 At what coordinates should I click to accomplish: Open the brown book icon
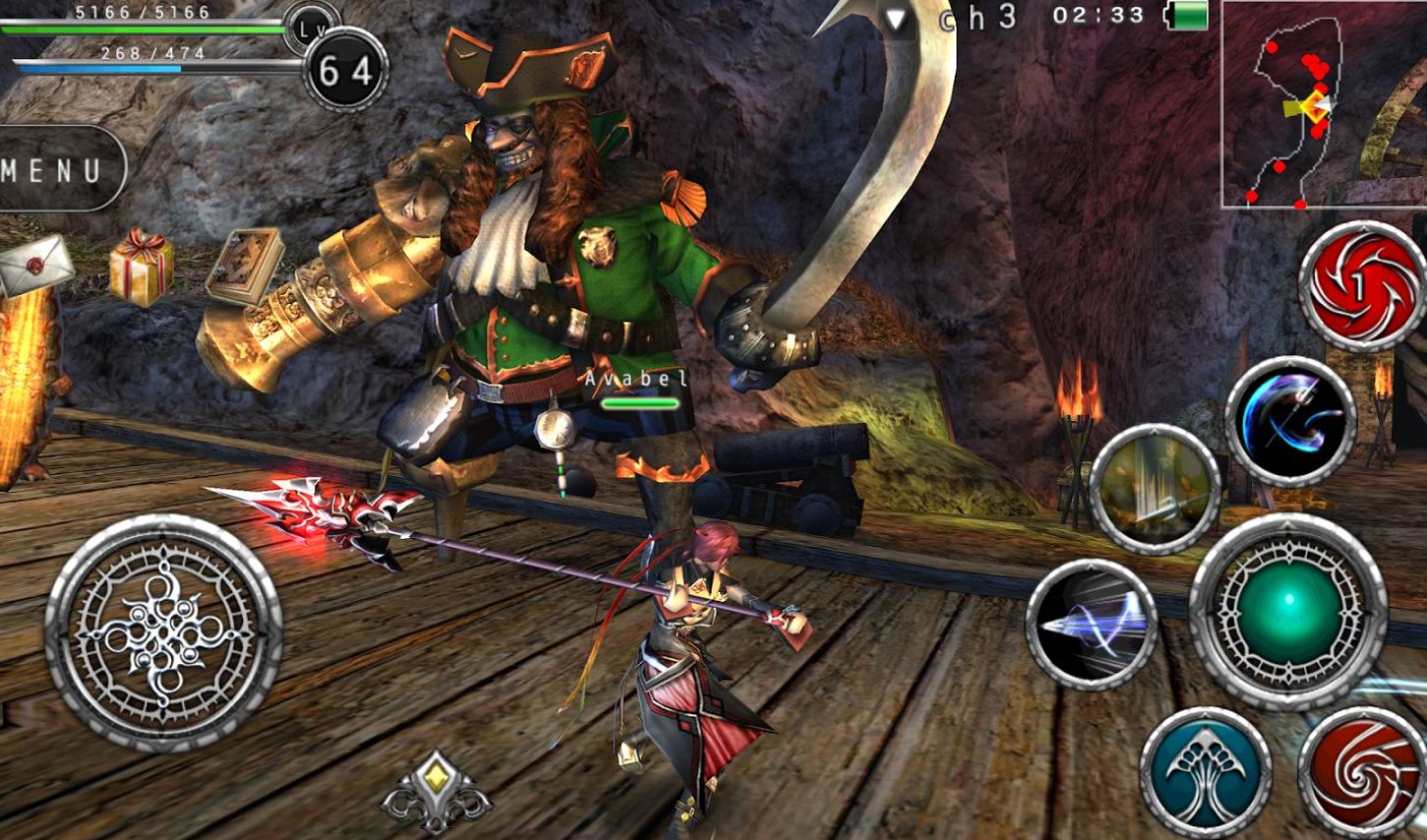(x=245, y=267)
